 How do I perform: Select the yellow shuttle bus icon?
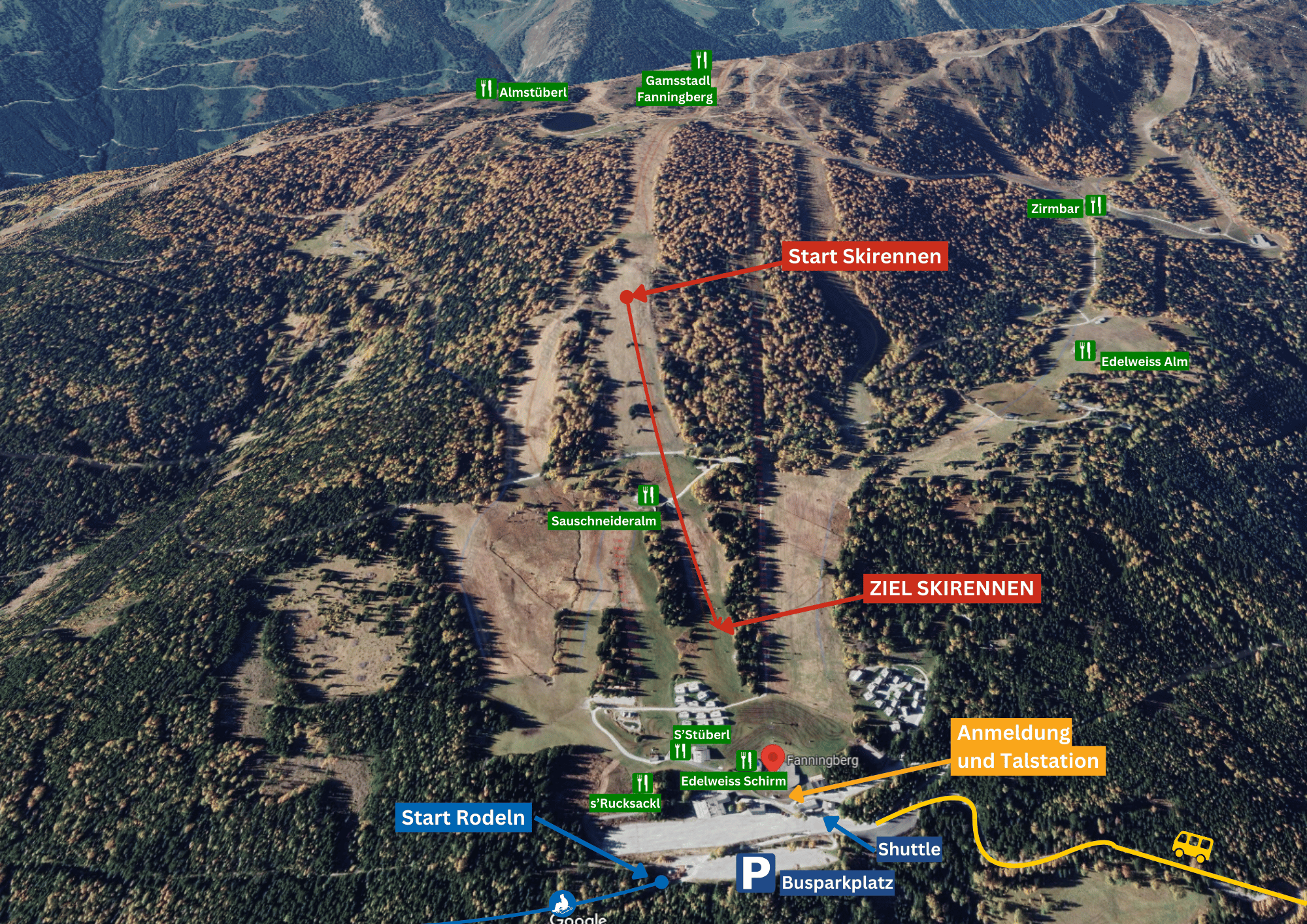click(x=1192, y=846)
